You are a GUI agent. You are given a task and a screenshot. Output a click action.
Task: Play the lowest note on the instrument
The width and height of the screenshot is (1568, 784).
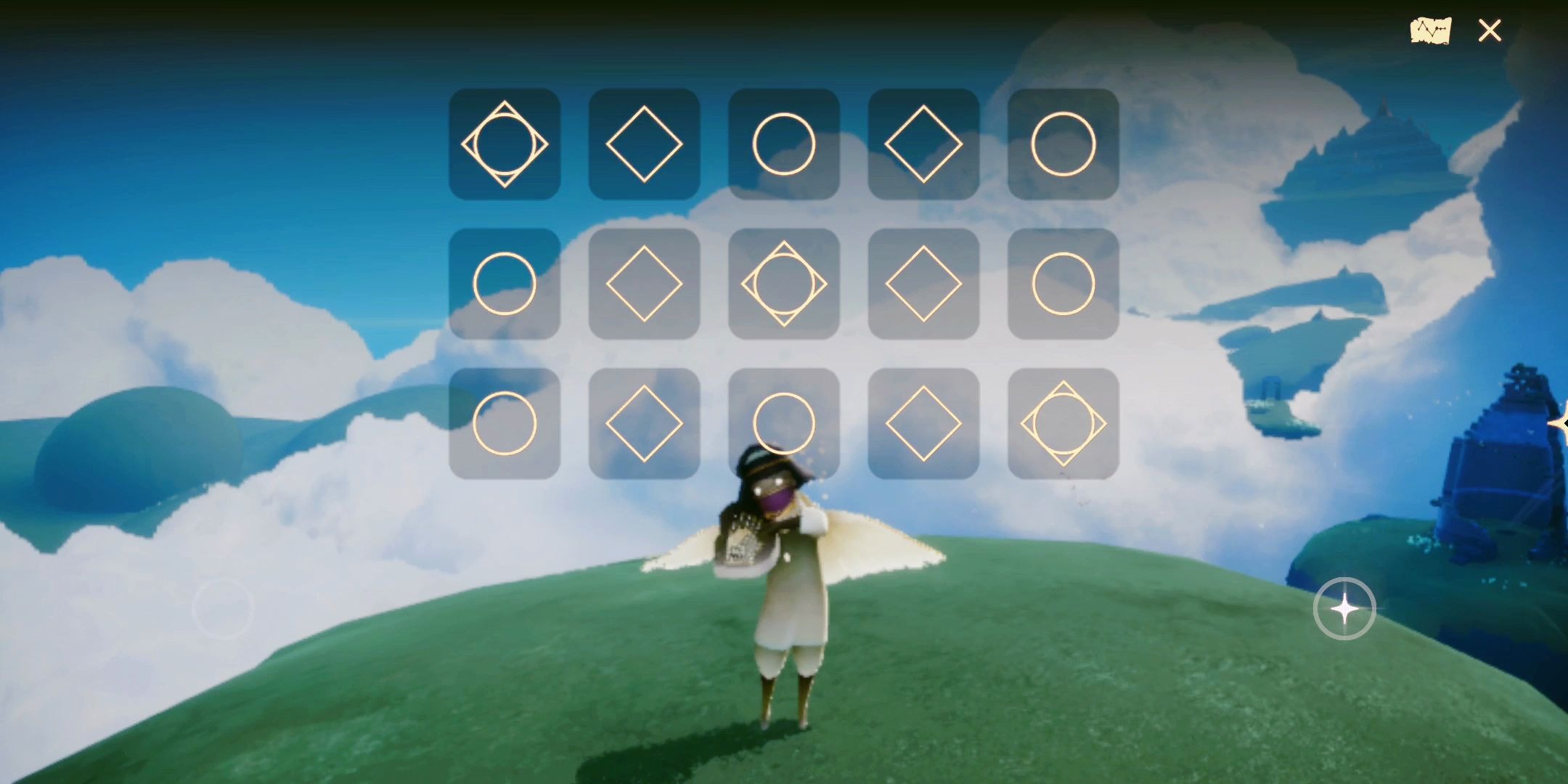pos(505,144)
